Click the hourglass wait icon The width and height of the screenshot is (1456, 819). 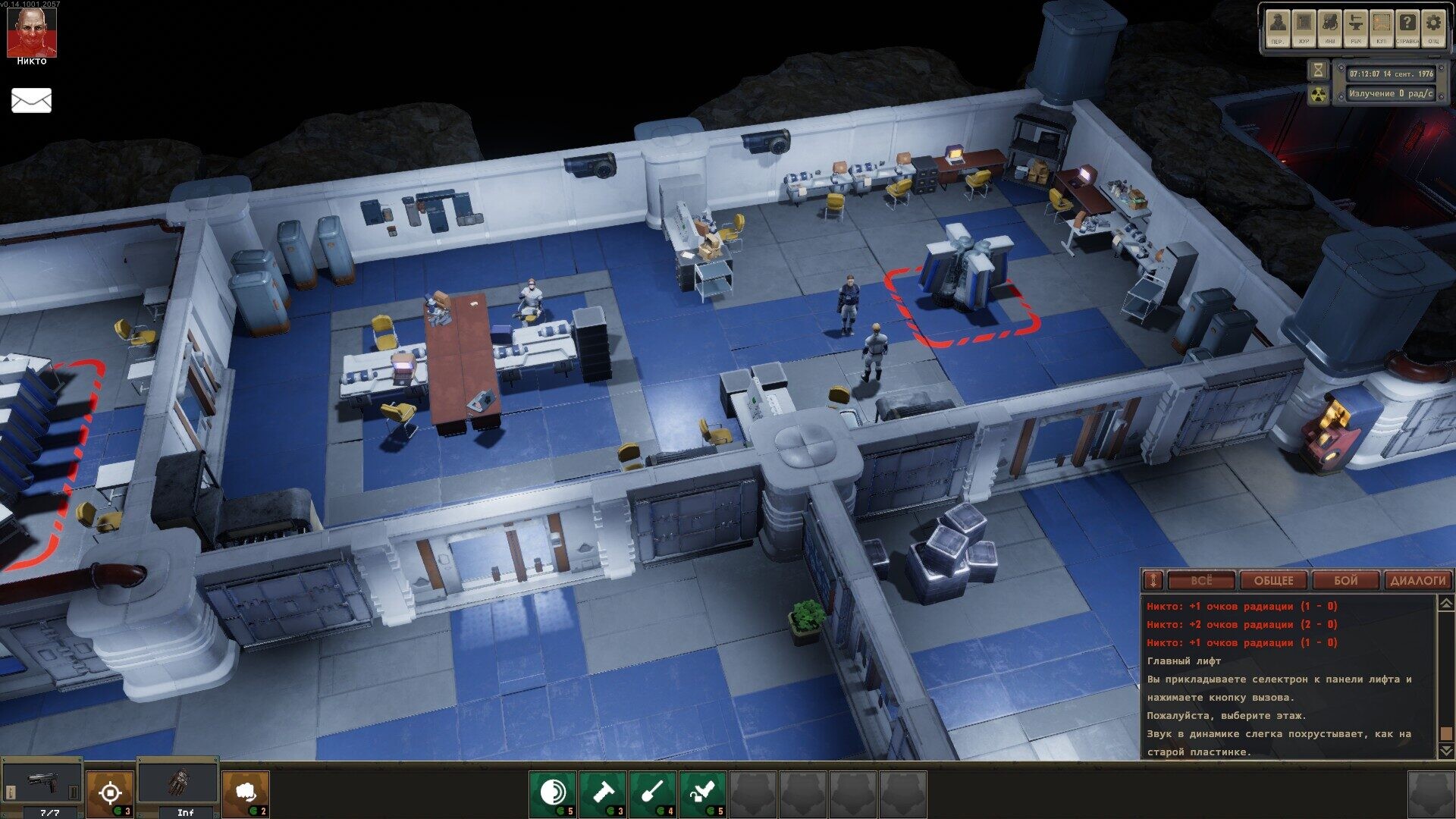pos(1319,71)
